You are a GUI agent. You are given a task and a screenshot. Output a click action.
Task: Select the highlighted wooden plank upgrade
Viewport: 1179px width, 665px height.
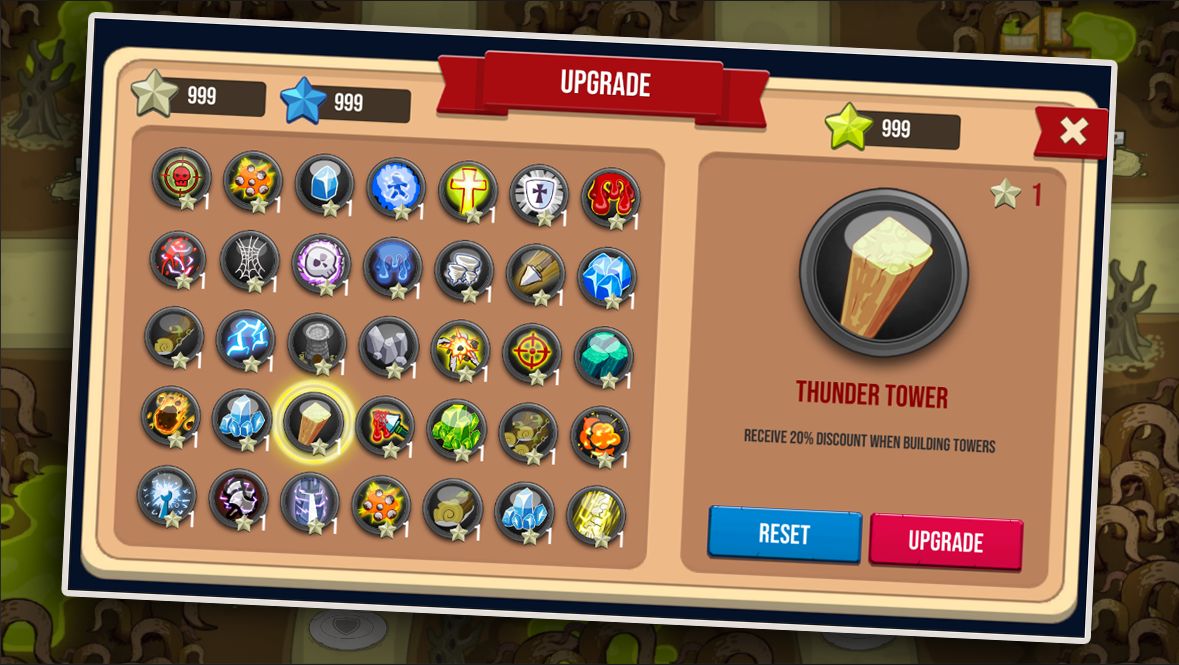[x=313, y=421]
